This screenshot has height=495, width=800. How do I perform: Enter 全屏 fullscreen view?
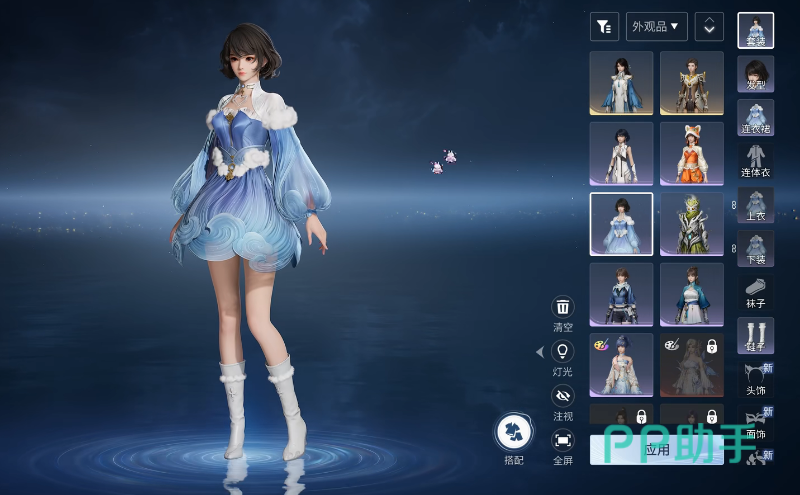pos(563,439)
